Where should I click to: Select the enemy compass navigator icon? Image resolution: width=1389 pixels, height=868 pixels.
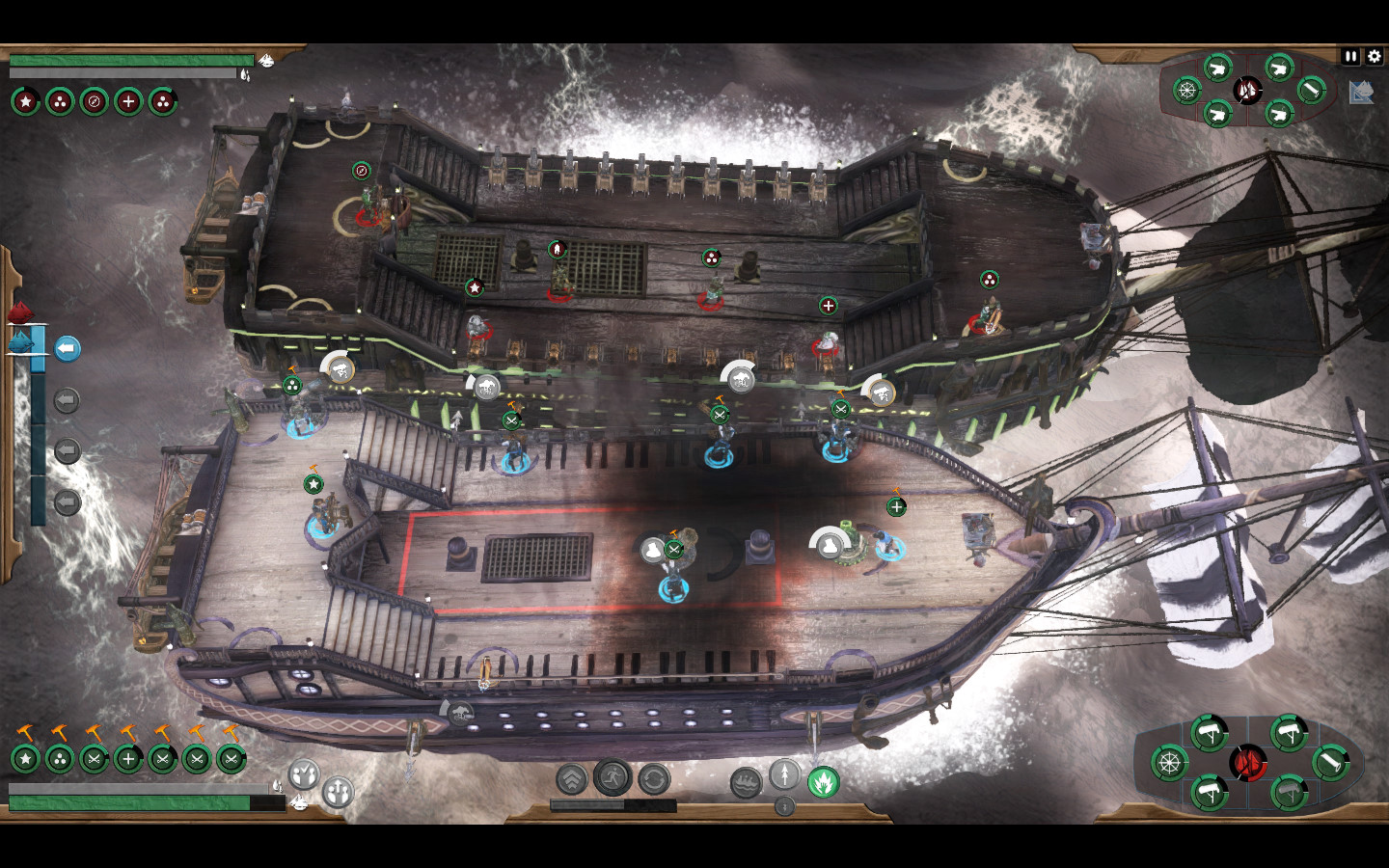[x=94, y=101]
